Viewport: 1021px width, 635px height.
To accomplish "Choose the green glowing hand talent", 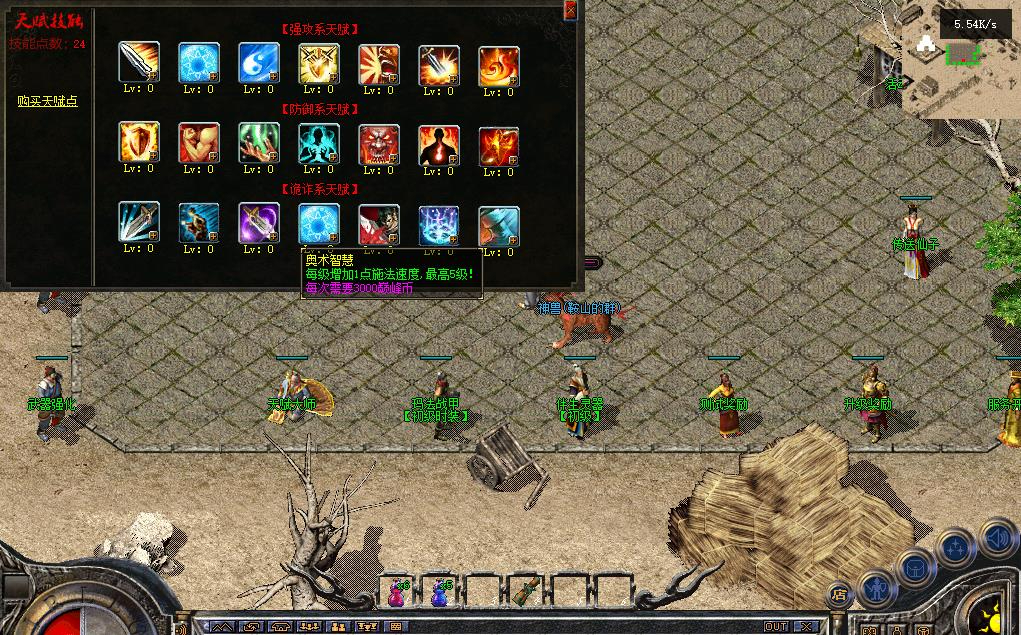I will click(258, 143).
